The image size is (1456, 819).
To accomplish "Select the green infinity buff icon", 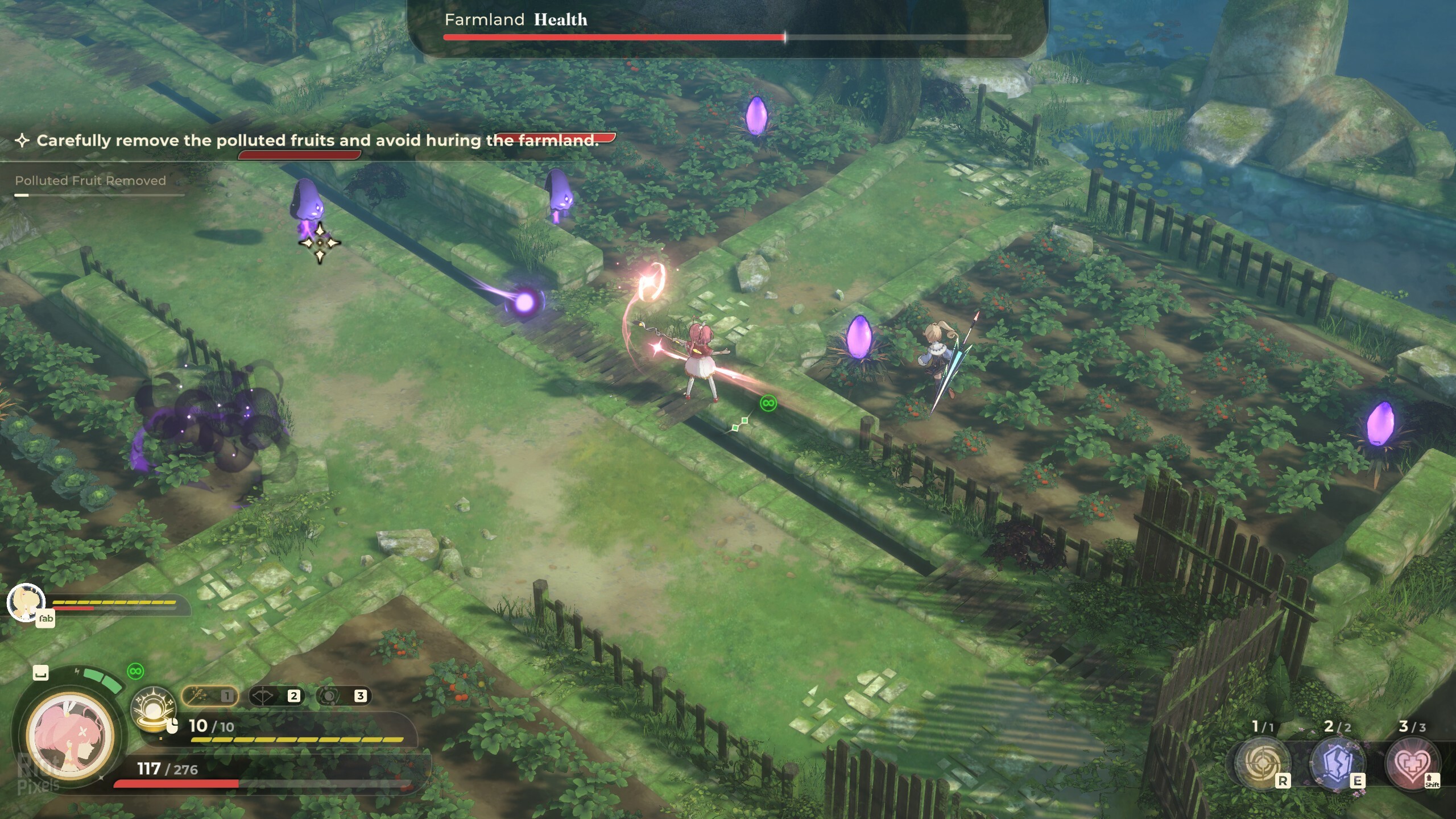I will click(135, 671).
